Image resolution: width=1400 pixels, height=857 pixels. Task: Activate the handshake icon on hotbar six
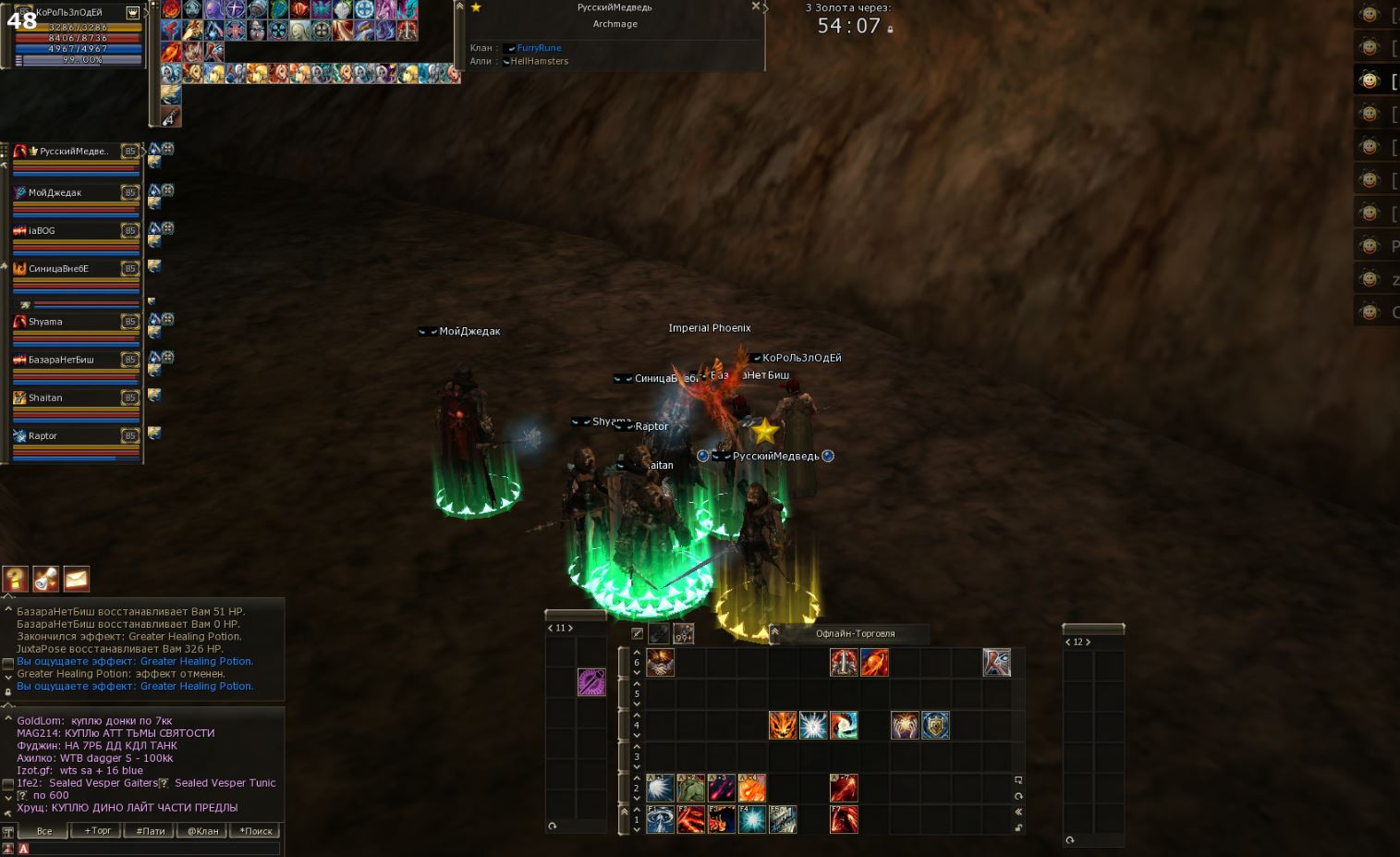point(660,662)
